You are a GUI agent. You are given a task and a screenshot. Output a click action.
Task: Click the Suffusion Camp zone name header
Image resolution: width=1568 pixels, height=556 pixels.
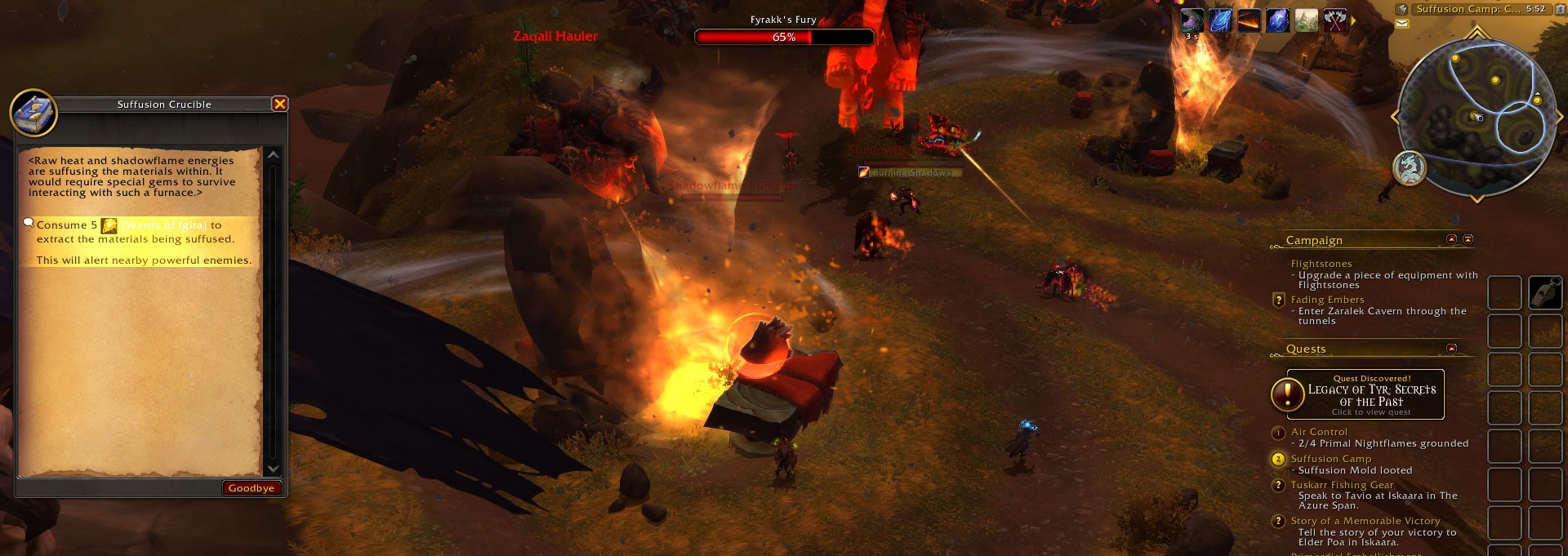point(1468,9)
